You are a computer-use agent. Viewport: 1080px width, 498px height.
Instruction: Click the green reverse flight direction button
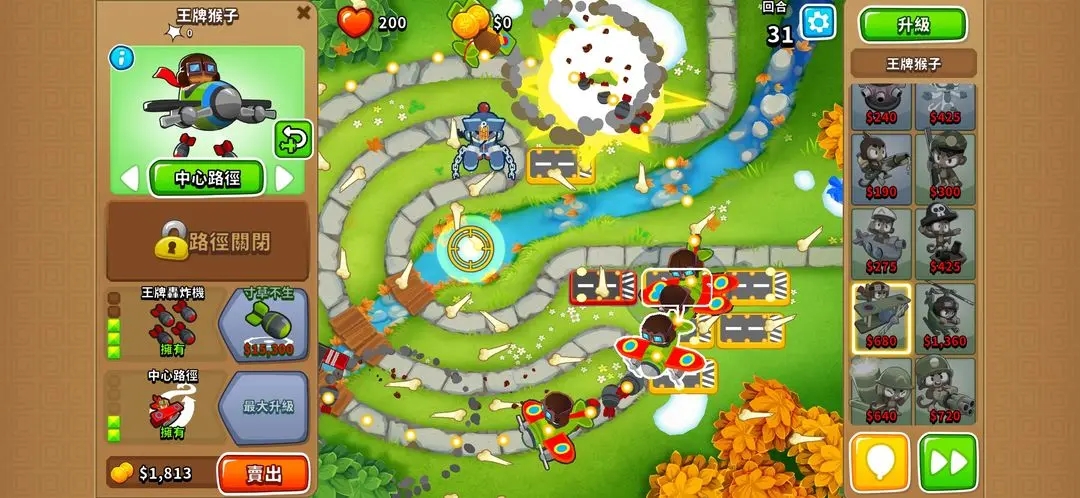pyautogui.click(x=293, y=139)
